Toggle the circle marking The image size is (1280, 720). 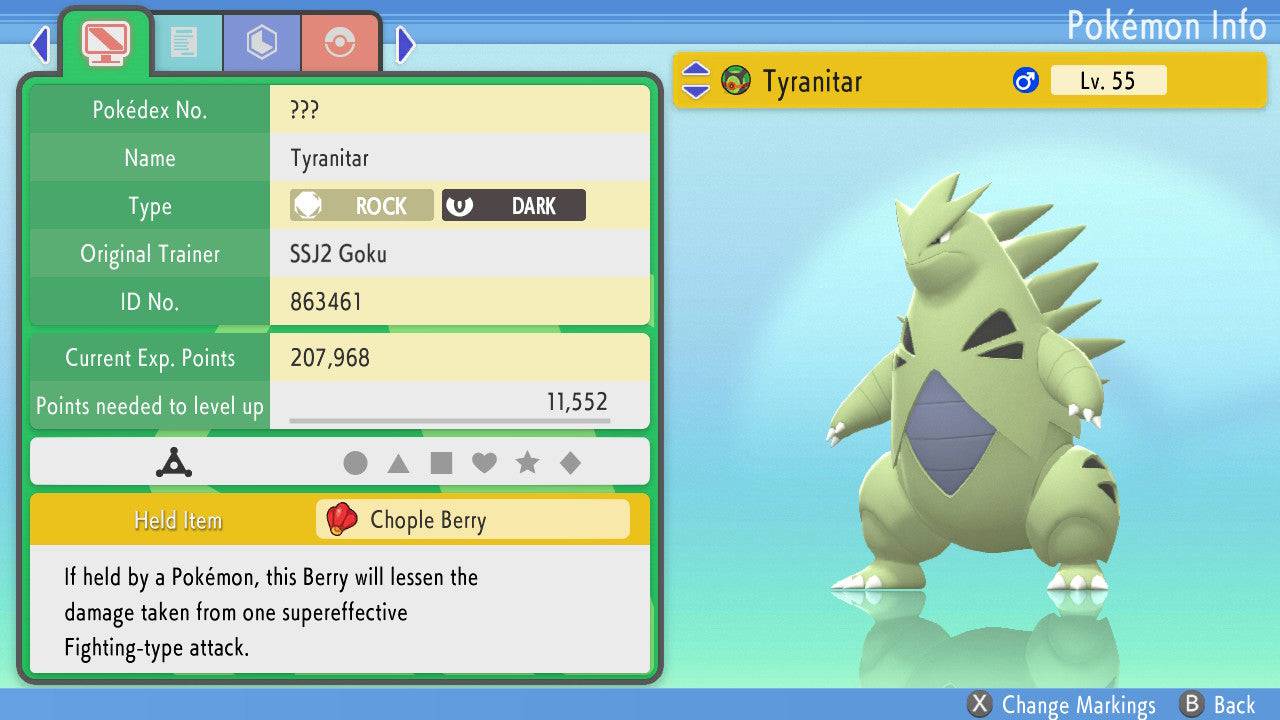[355, 463]
